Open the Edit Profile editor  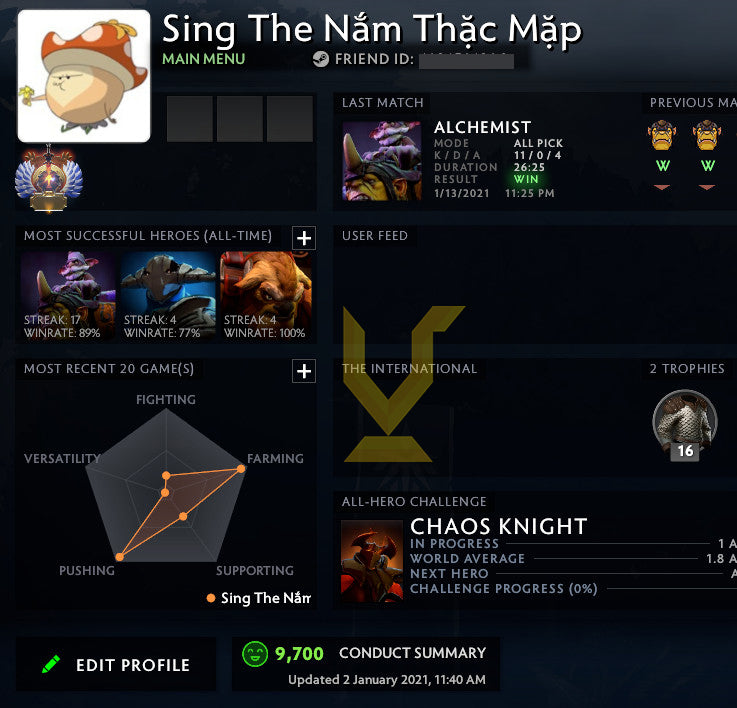point(116,665)
